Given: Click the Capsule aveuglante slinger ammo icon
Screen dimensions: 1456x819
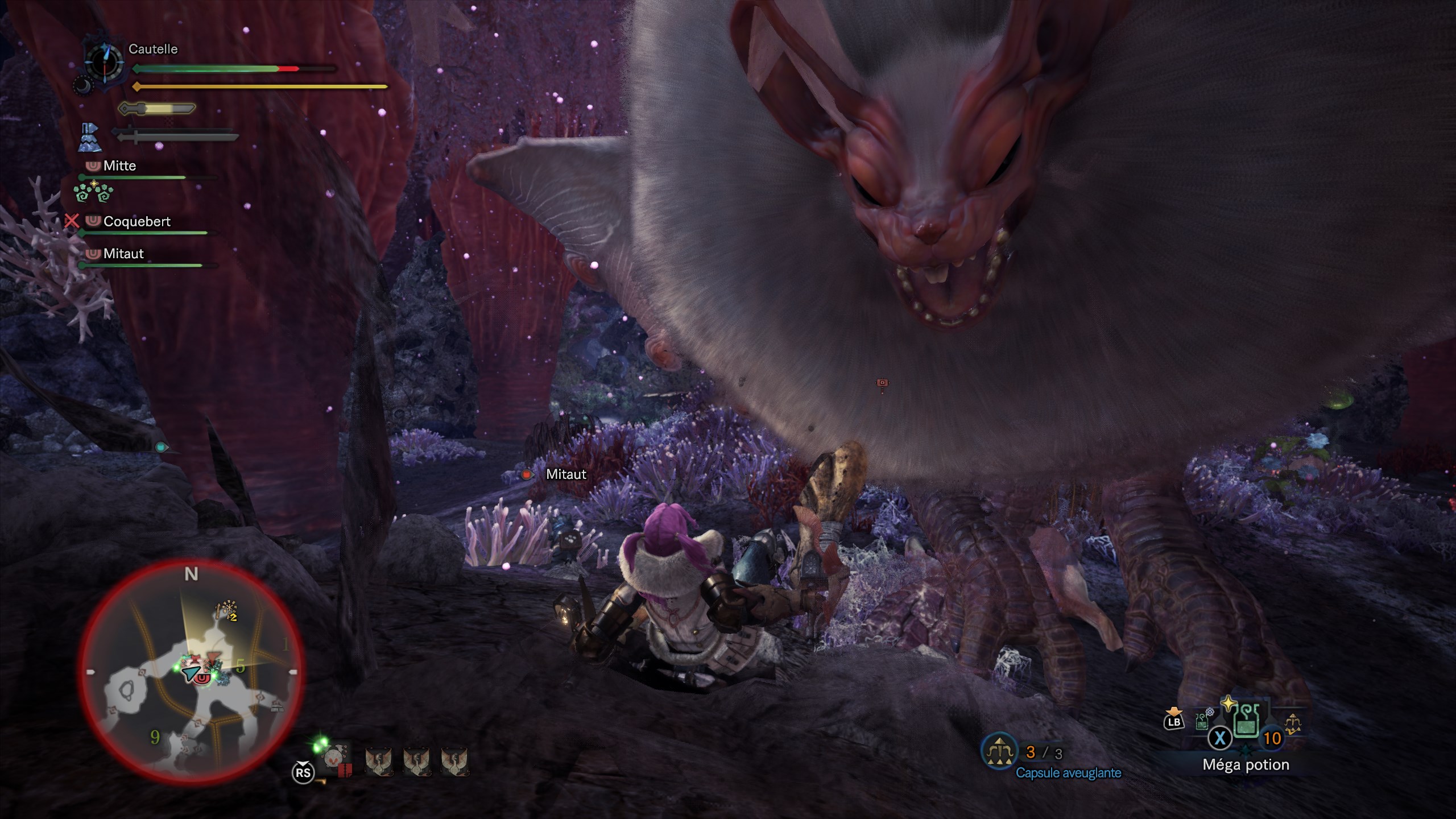Looking at the screenshot, I should click(999, 752).
